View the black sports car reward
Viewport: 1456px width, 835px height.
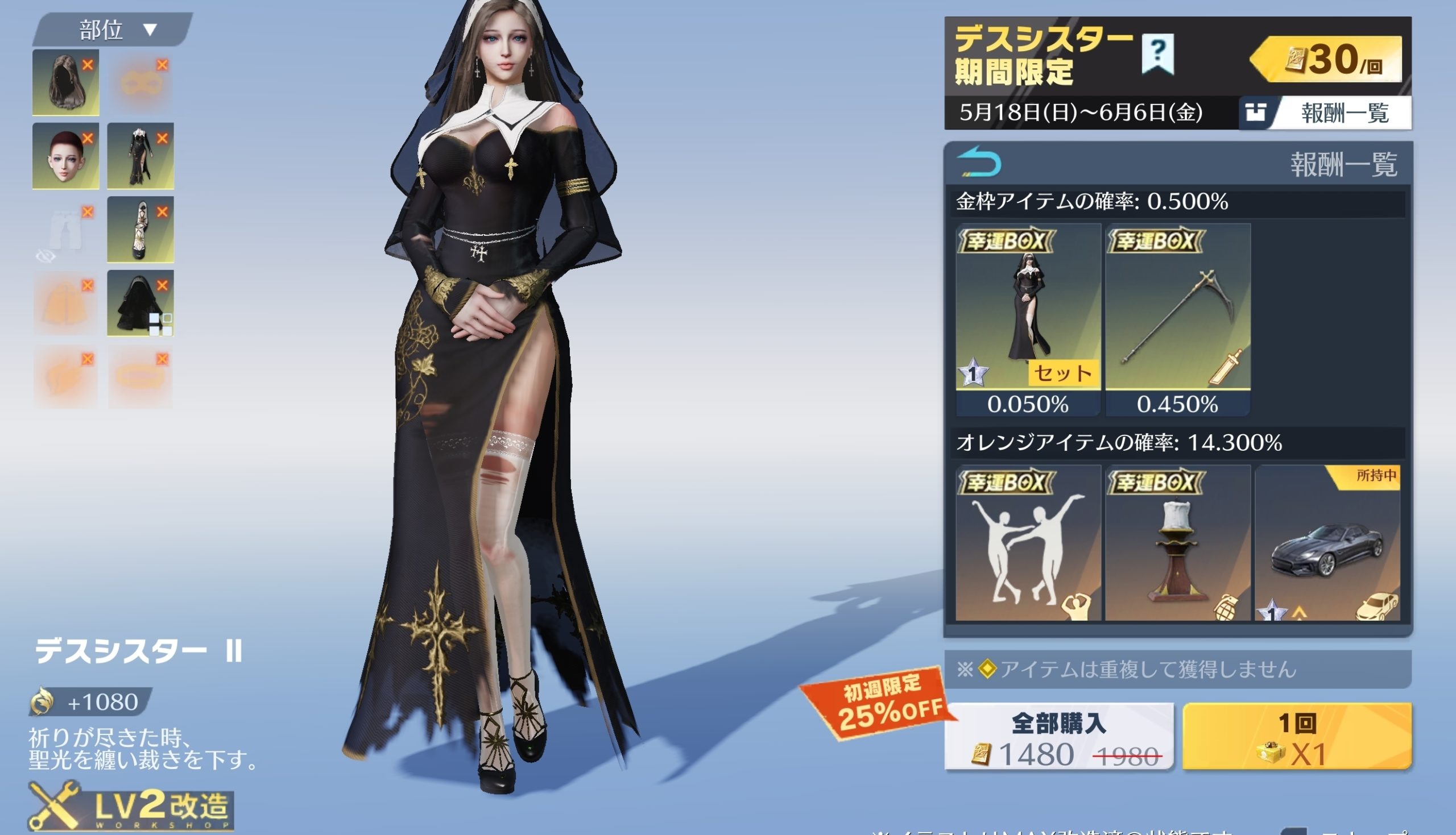[x=1327, y=543]
